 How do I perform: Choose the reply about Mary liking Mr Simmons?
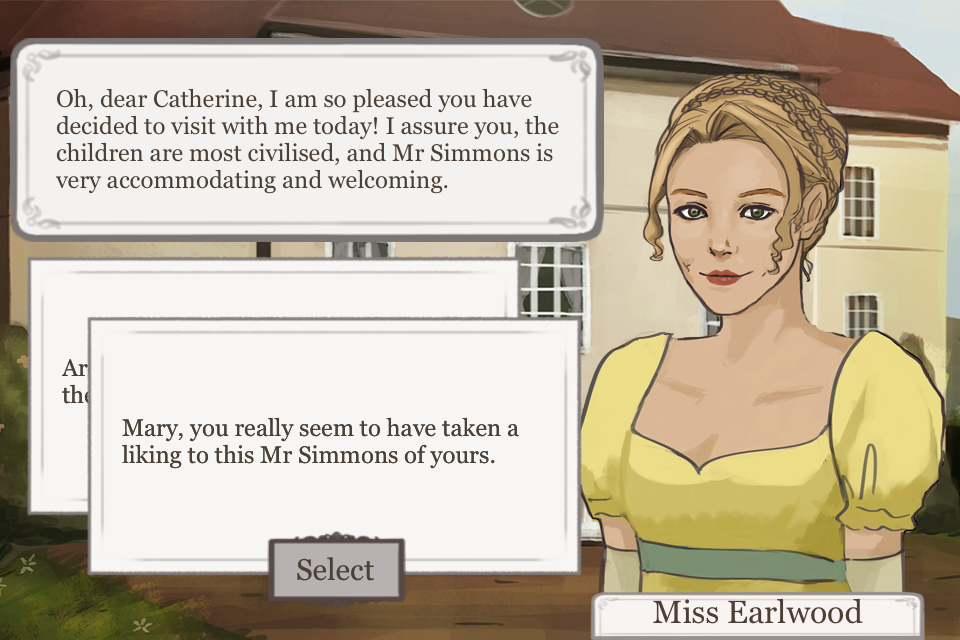(x=334, y=442)
